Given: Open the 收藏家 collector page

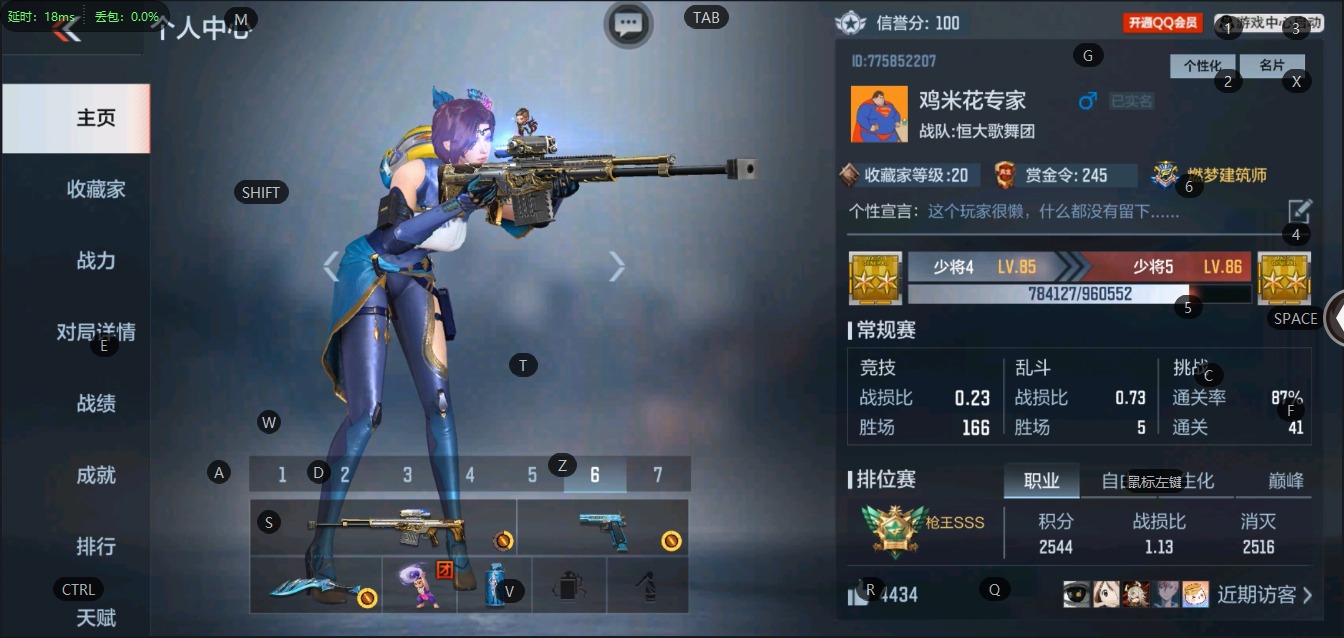Looking at the screenshot, I should click(x=96, y=189).
